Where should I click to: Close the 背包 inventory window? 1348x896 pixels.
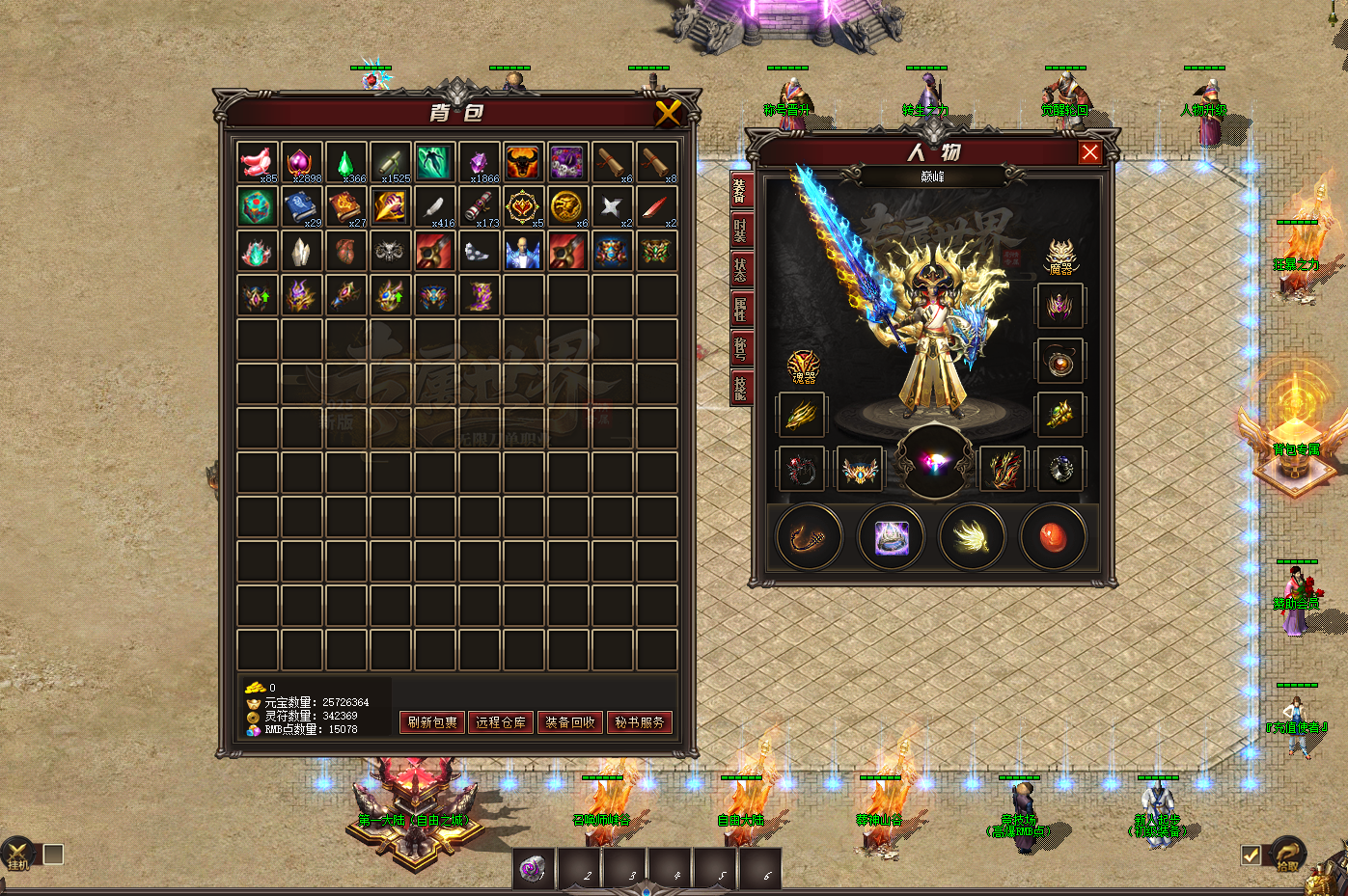pos(668,114)
